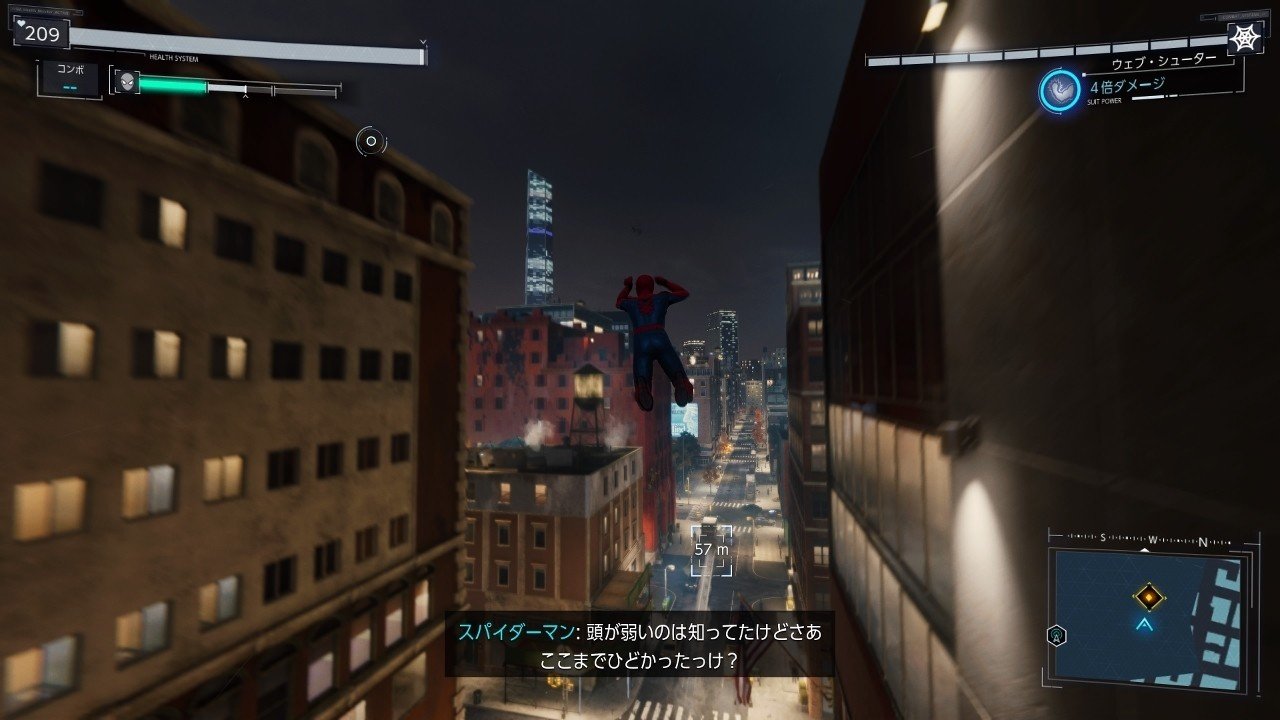Click the health value 209 display
Viewport: 1280px width, 720px height.
pyautogui.click(x=41, y=33)
